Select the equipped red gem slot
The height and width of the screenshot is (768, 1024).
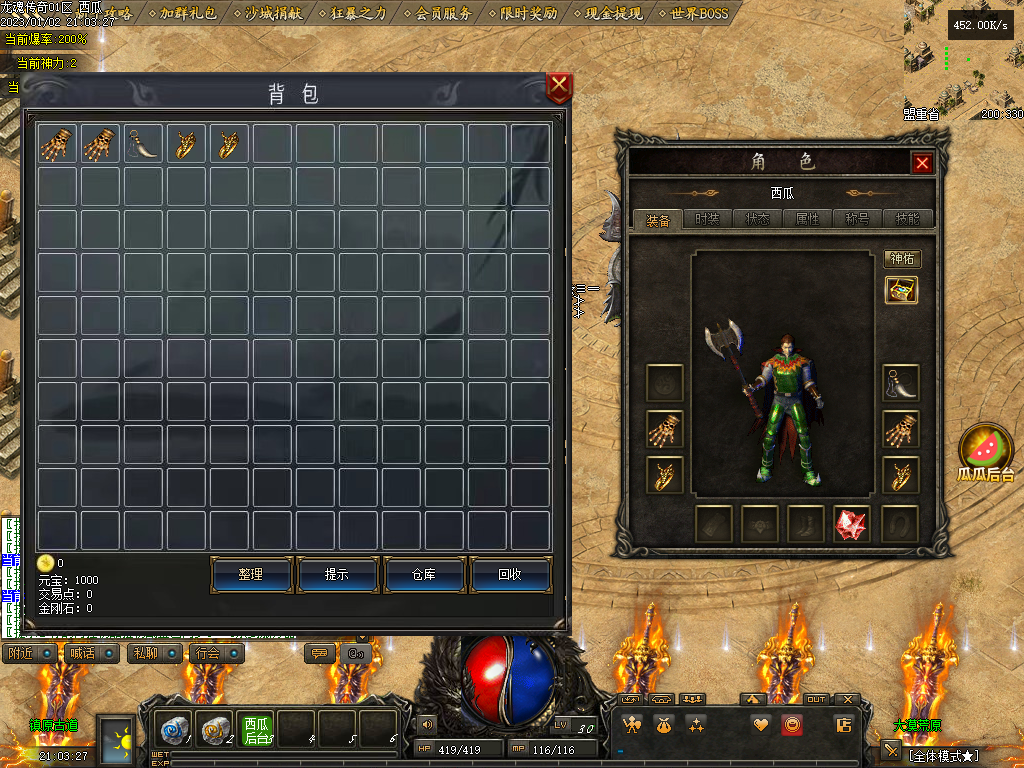click(x=852, y=524)
